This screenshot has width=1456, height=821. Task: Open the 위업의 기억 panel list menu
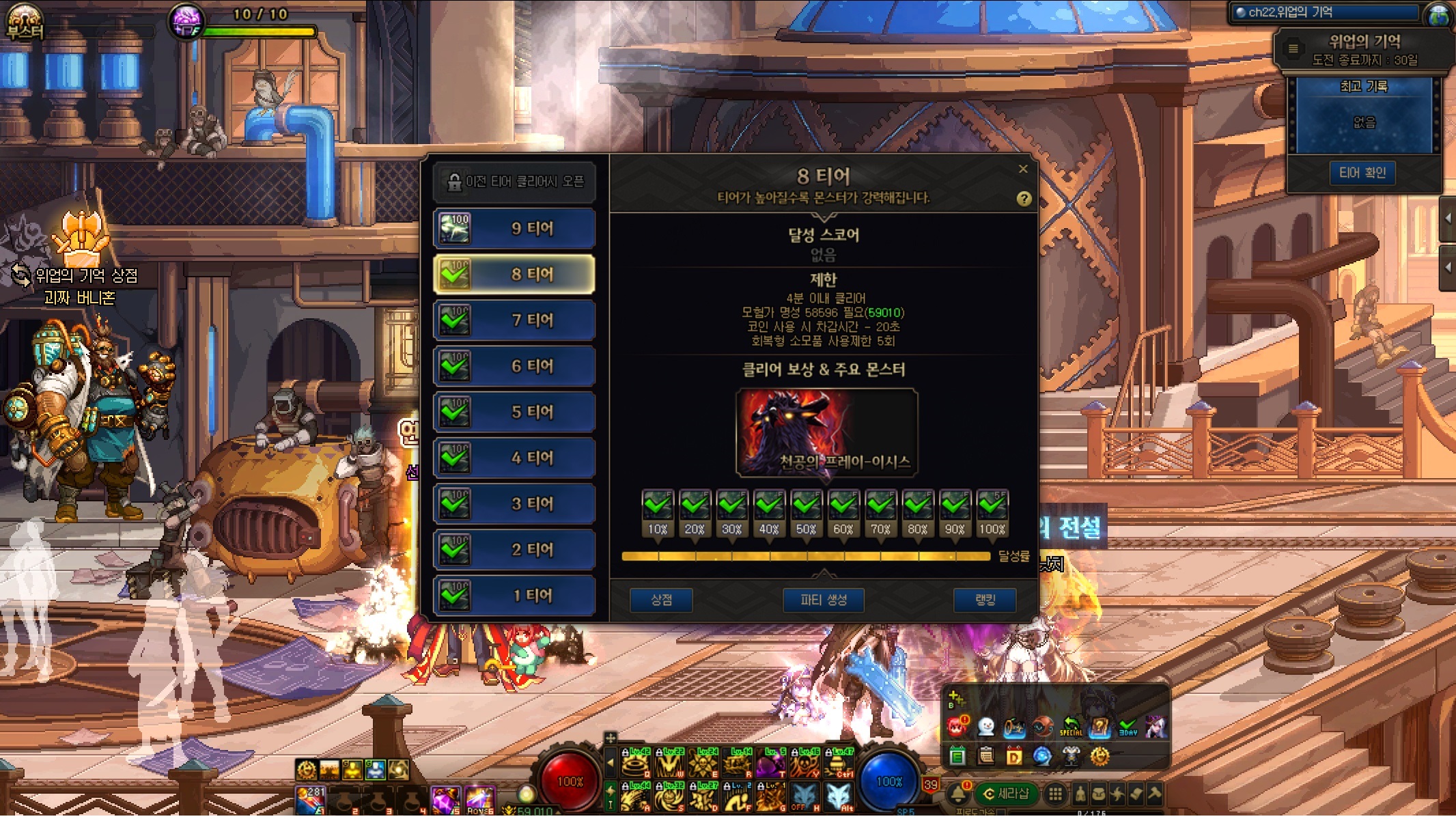[1293, 49]
